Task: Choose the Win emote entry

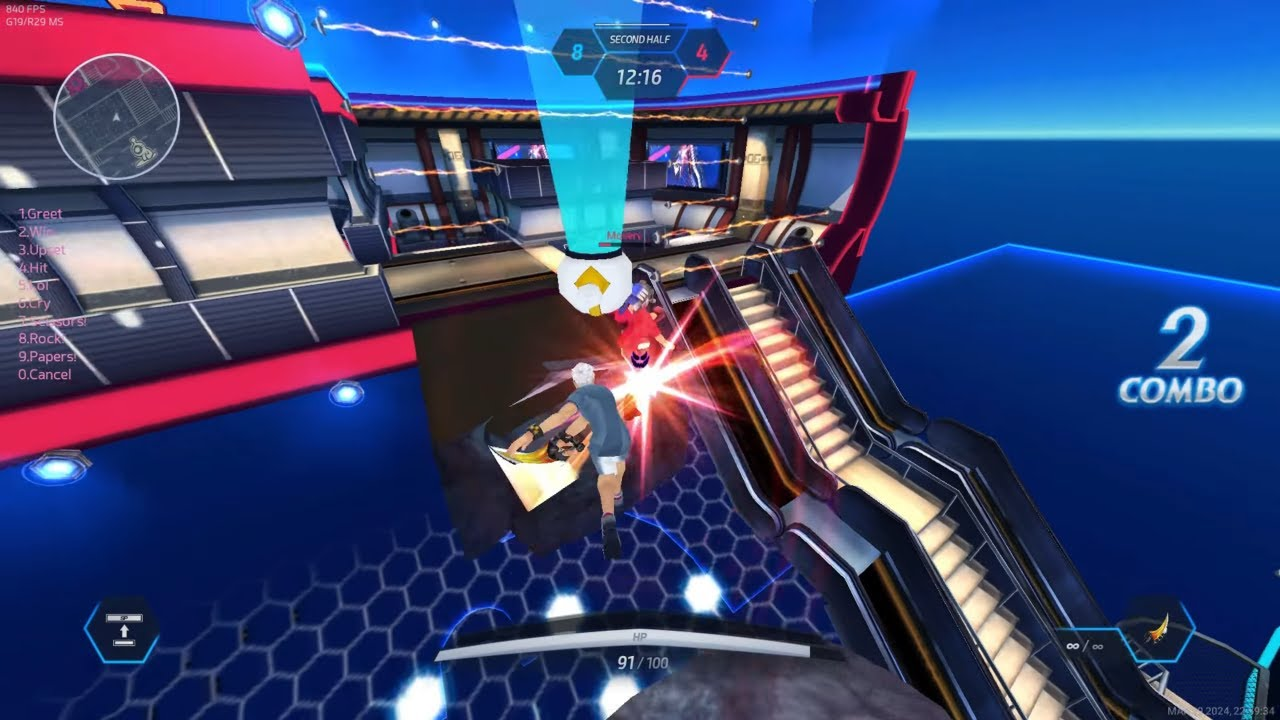Action: click(x=36, y=232)
